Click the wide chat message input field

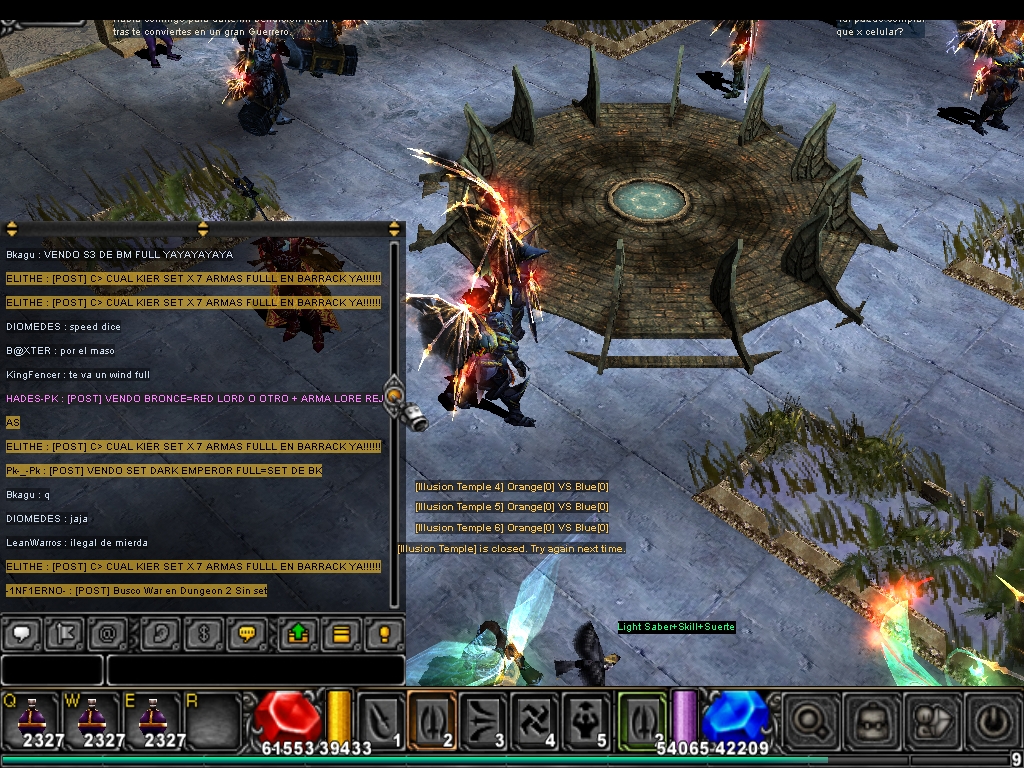255,669
